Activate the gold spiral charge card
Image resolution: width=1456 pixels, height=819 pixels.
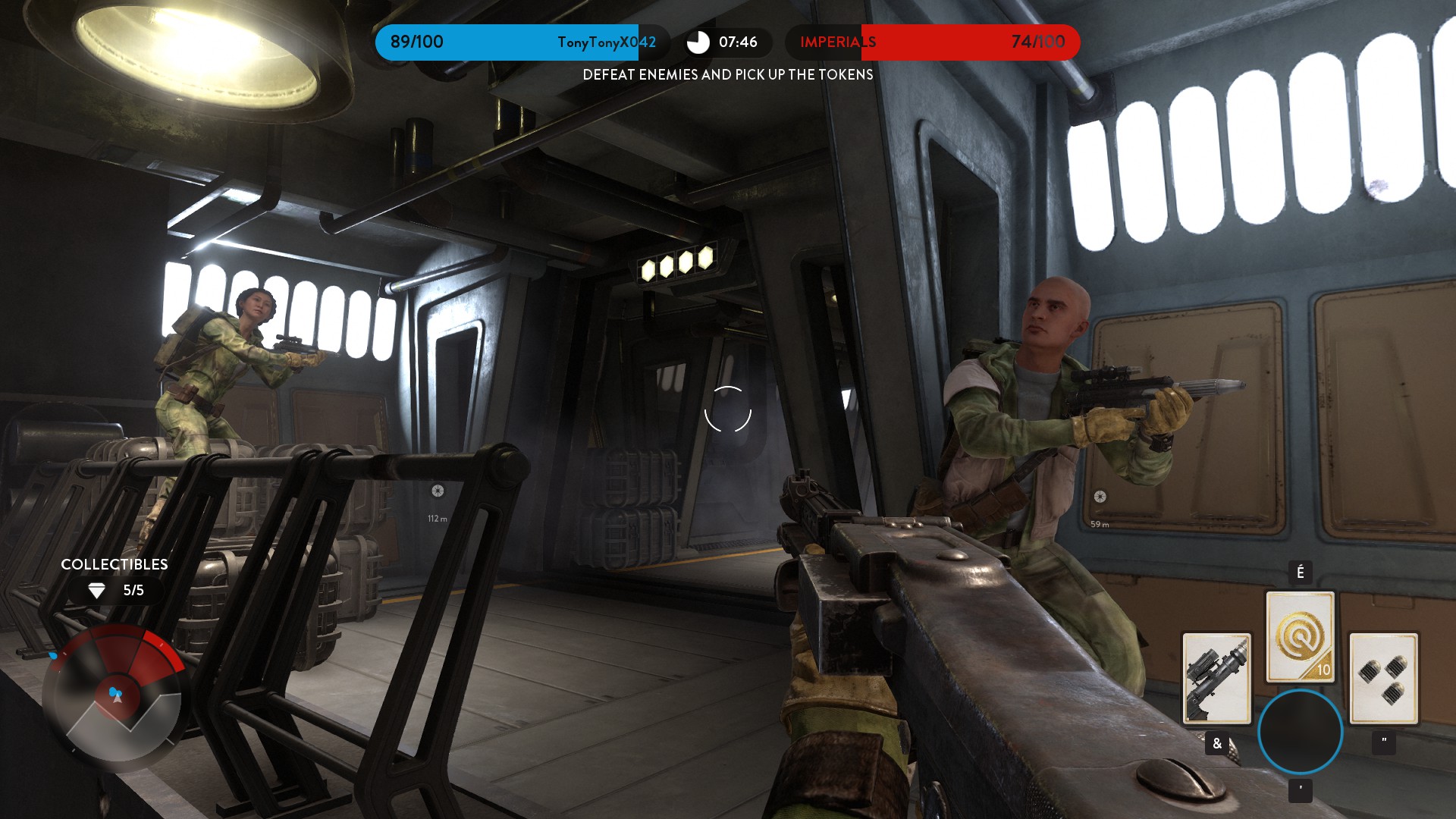[1300, 636]
